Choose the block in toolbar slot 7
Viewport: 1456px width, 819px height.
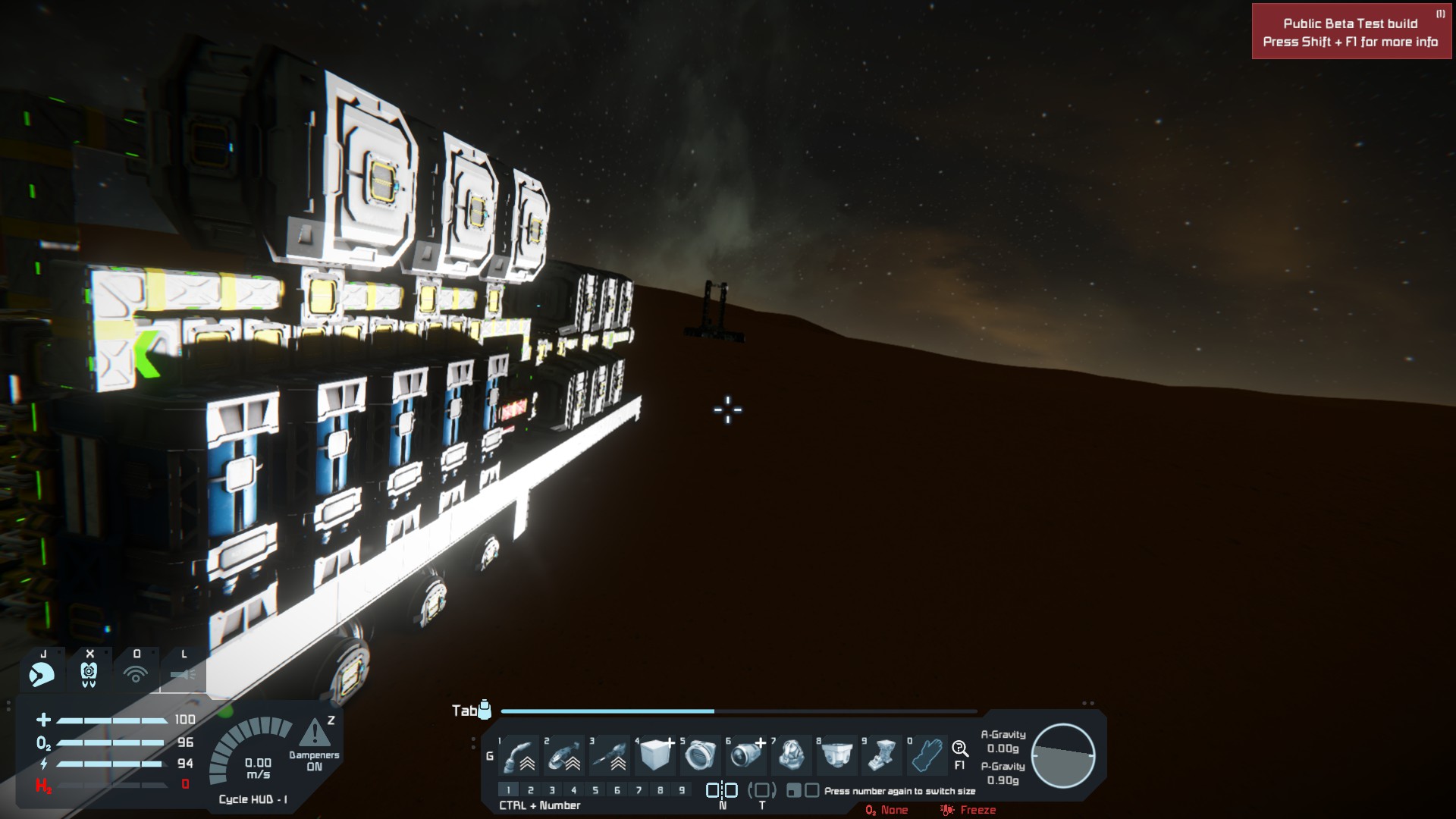click(792, 755)
